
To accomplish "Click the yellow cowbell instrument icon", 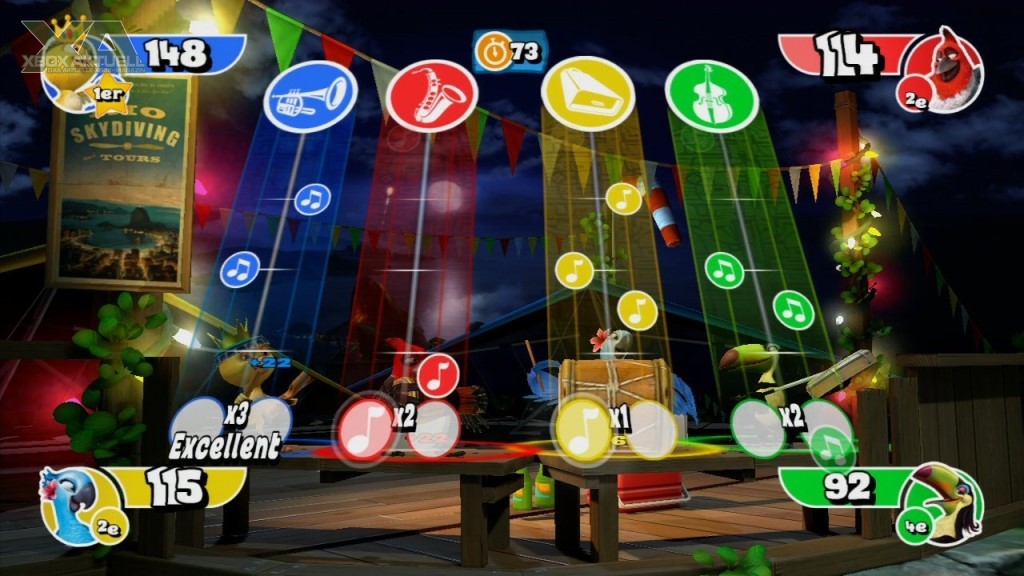I will pyautogui.click(x=588, y=93).
